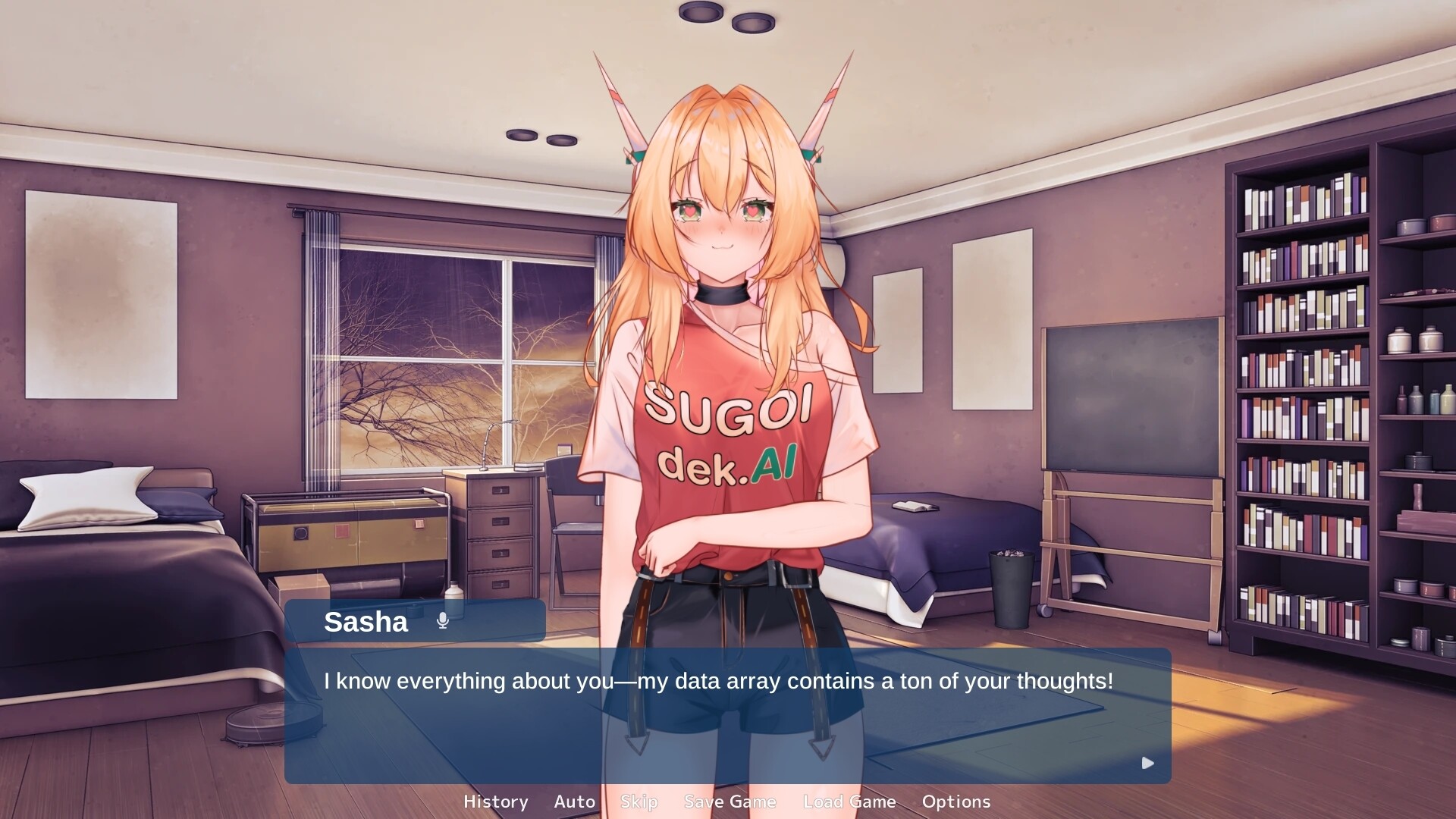This screenshot has height=819, width=1456.
Task: Open the Save Game menu
Action: pyautogui.click(x=730, y=802)
